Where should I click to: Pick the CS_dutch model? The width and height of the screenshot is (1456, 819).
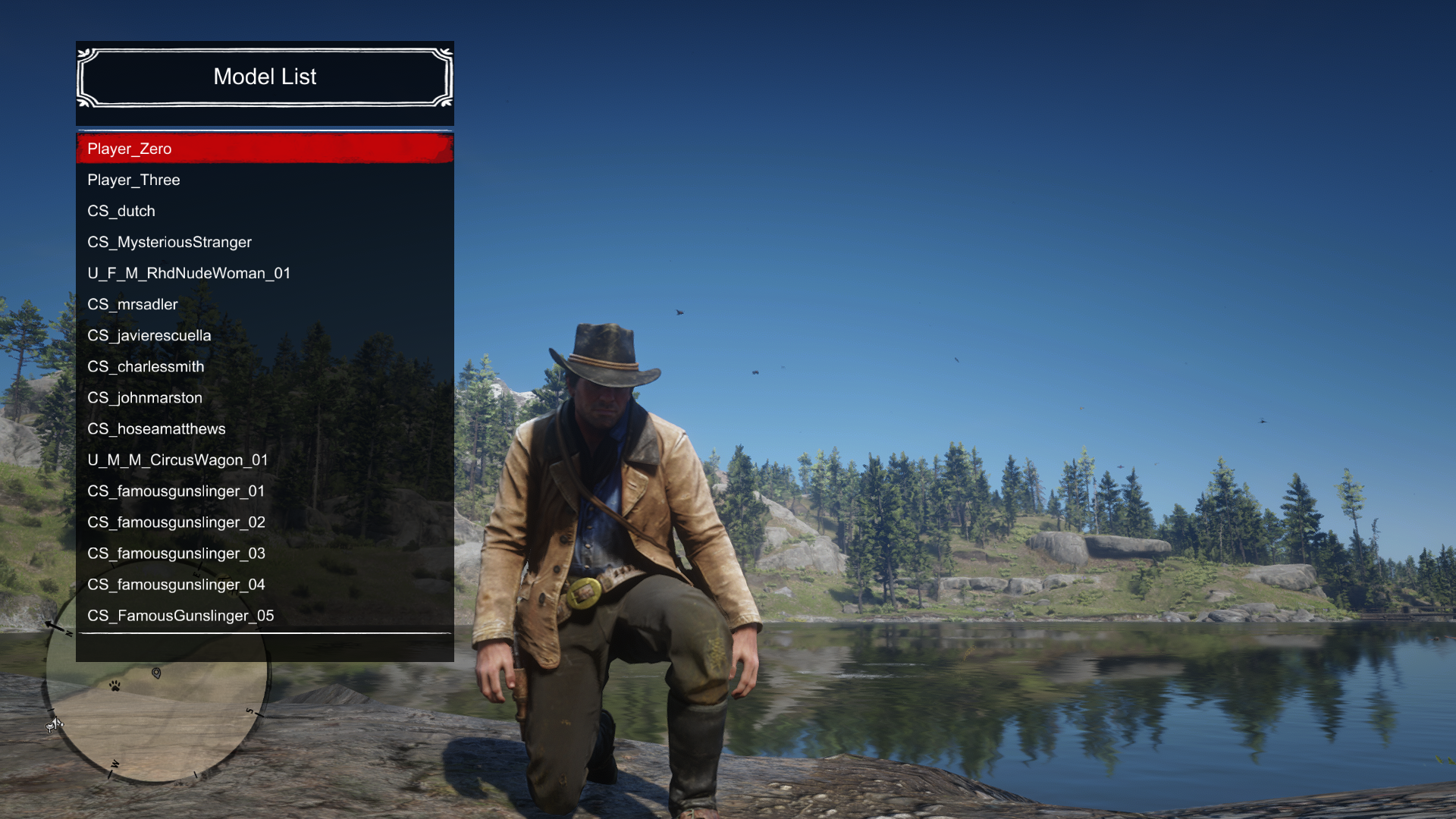(265, 211)
